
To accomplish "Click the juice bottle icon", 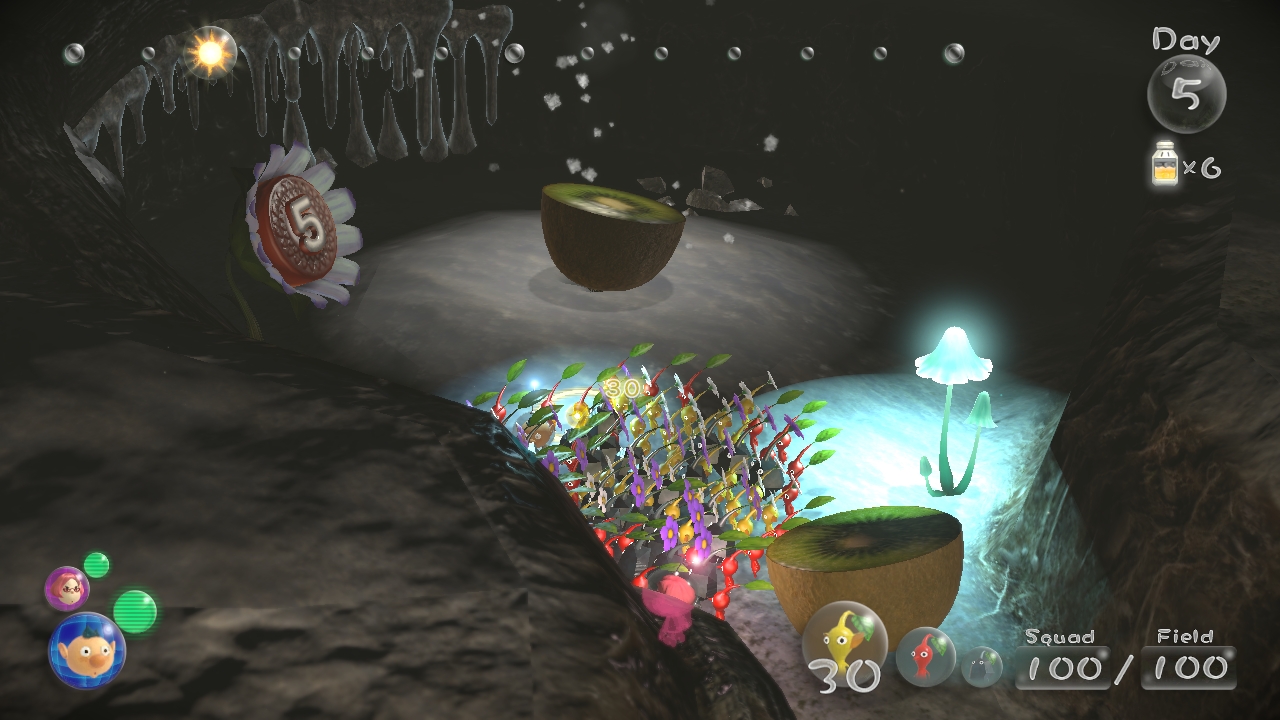I will pos(1165,165).
